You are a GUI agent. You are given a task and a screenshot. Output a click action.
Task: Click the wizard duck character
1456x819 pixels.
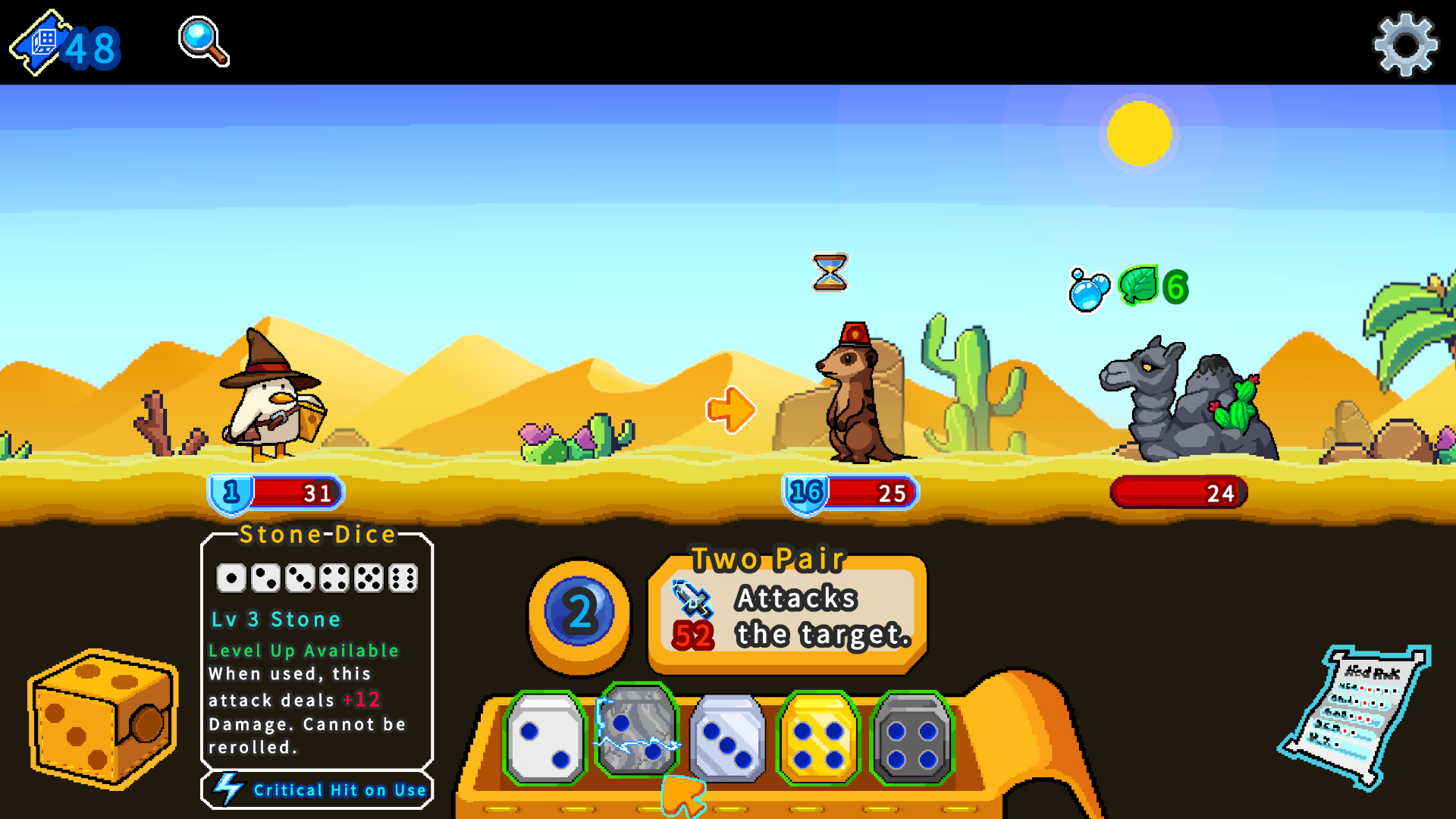(x=269, y=402)
